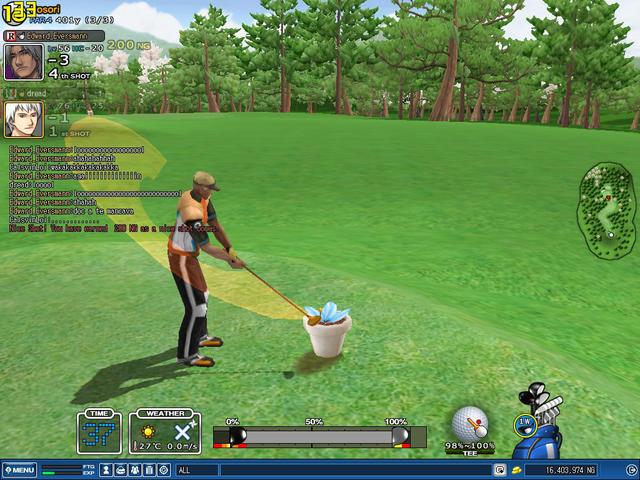Select the 1W club badge on the golf bag

coord(523,423)
